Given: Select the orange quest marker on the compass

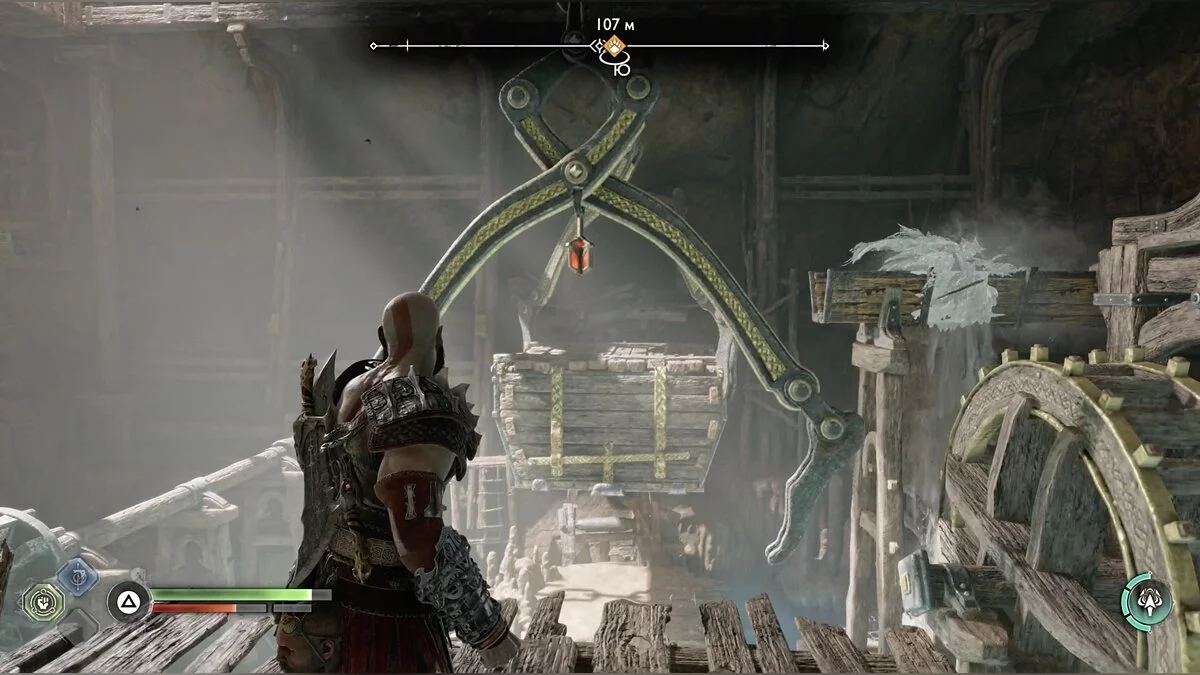Looking at the screenshot, I should 616,45.
